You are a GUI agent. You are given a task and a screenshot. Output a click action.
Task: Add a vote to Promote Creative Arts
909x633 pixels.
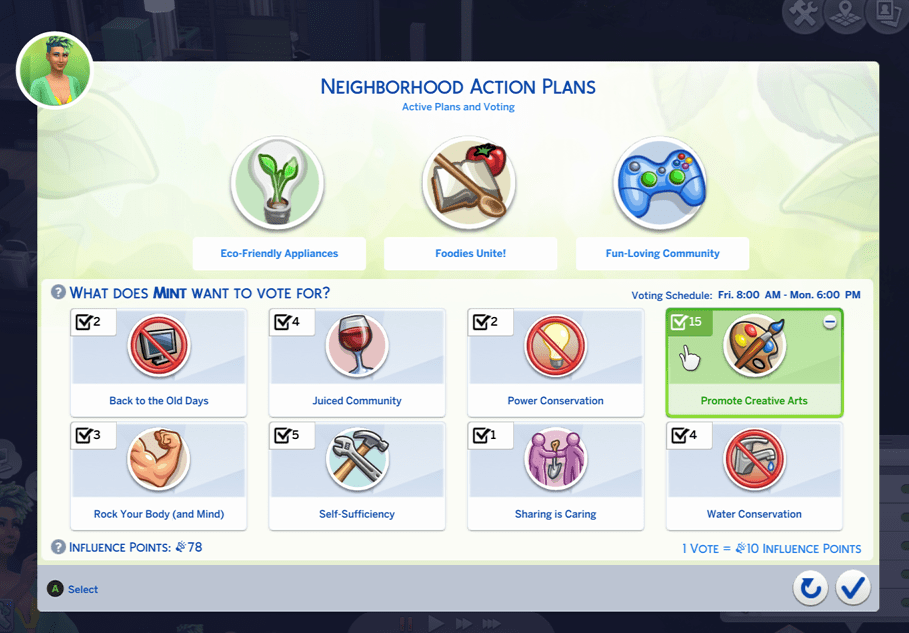pyautogui.click(x=754, y=362)
